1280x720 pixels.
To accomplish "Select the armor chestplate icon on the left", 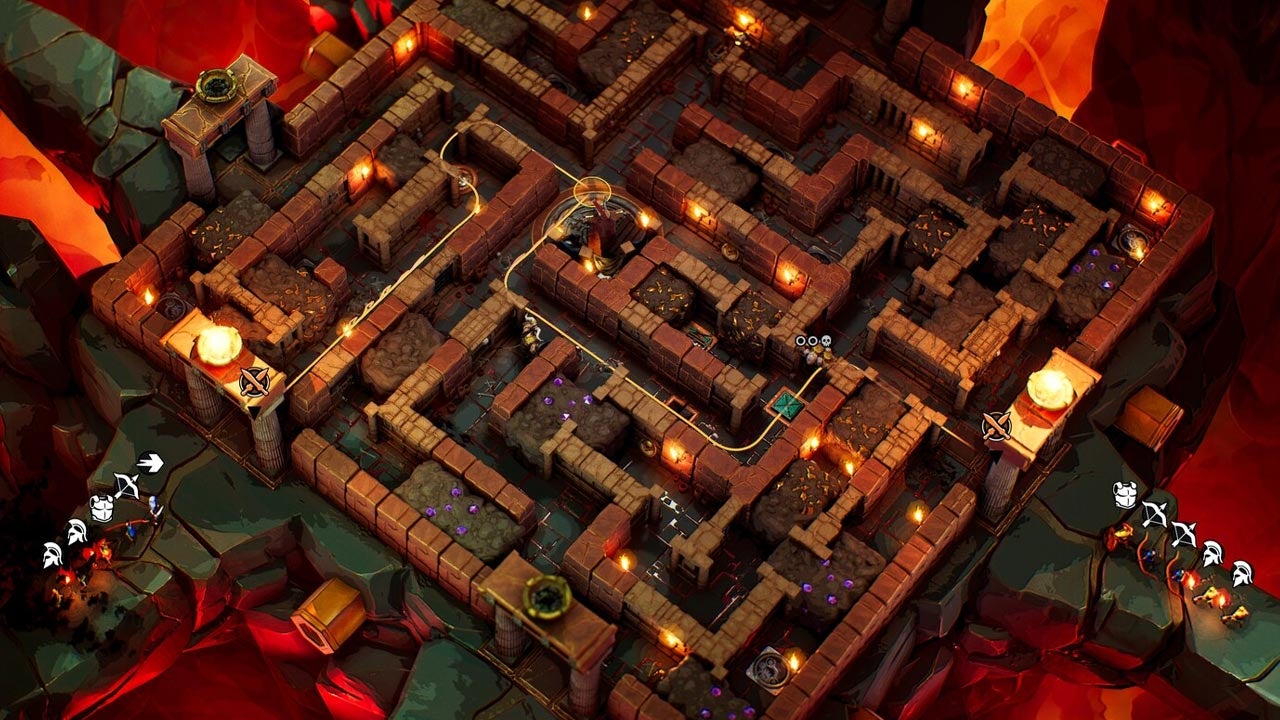I will [x=102, y=508].
